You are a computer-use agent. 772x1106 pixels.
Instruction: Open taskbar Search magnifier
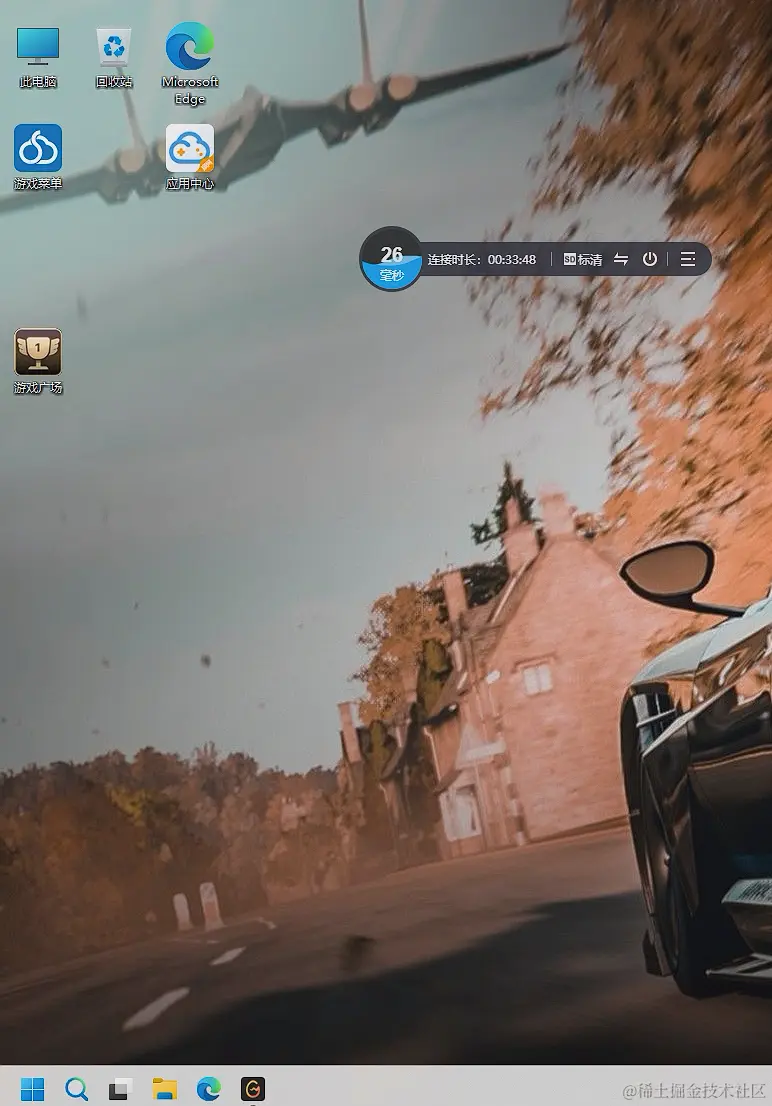pyautogui.click(x=76, y=1089)
